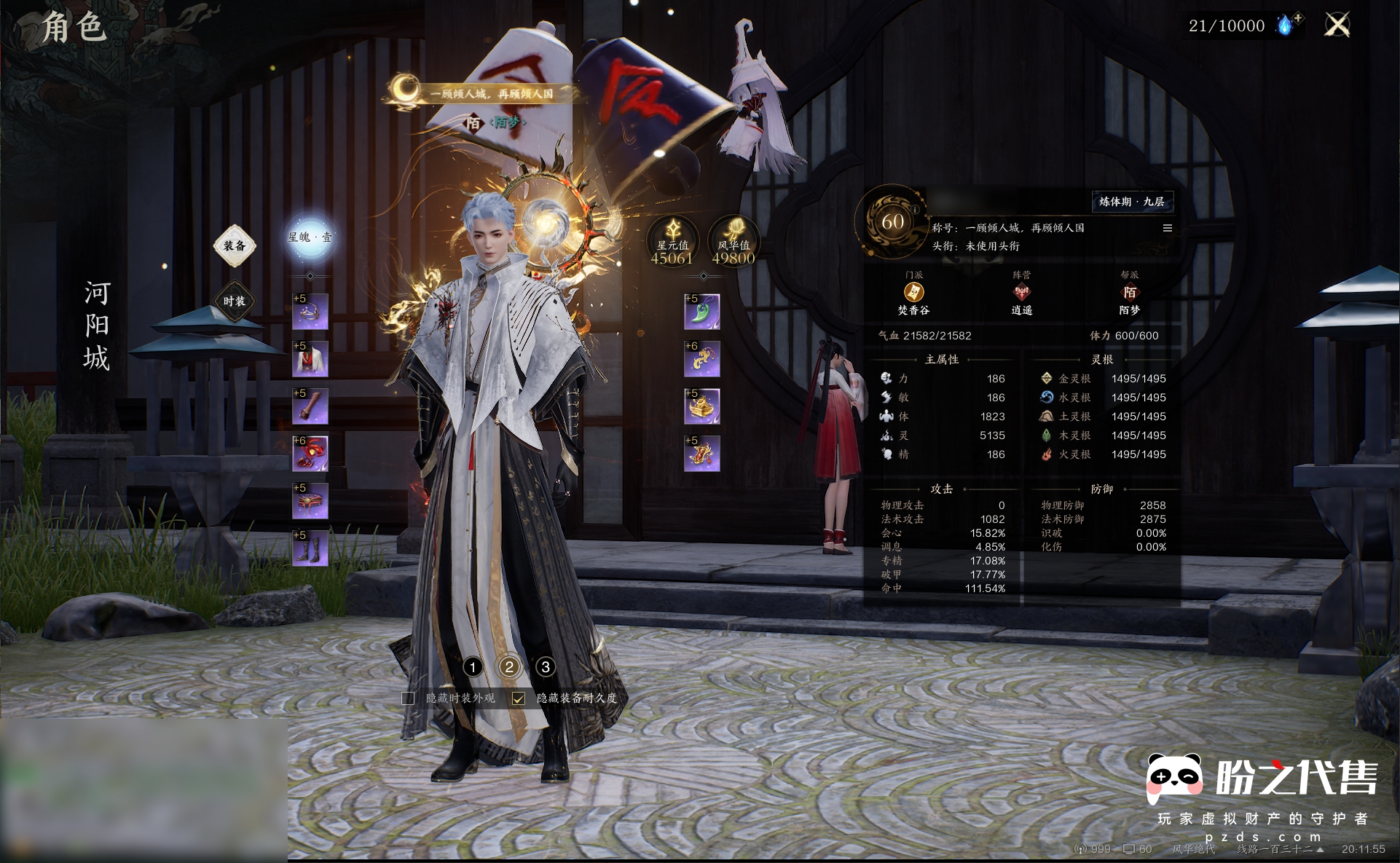The image size is (1400, 863).
Task: Open the 星魄·壹 star soul orb
Action: coord(310,237)
